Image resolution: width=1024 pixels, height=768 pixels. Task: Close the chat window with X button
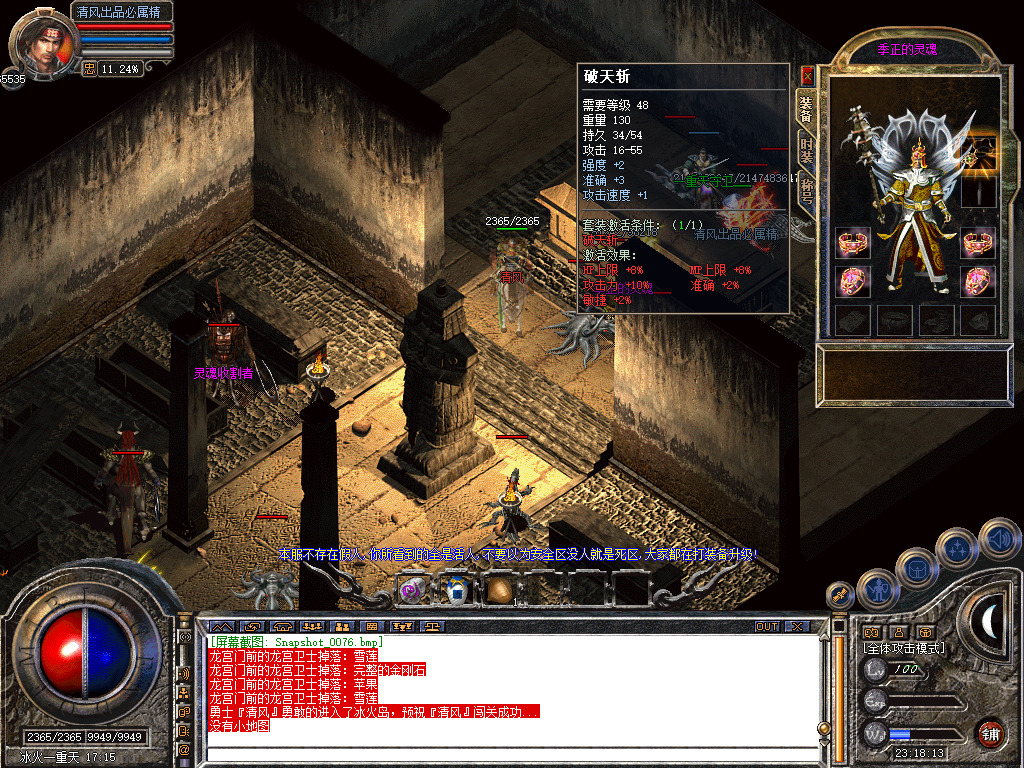(x=797, y=627)
